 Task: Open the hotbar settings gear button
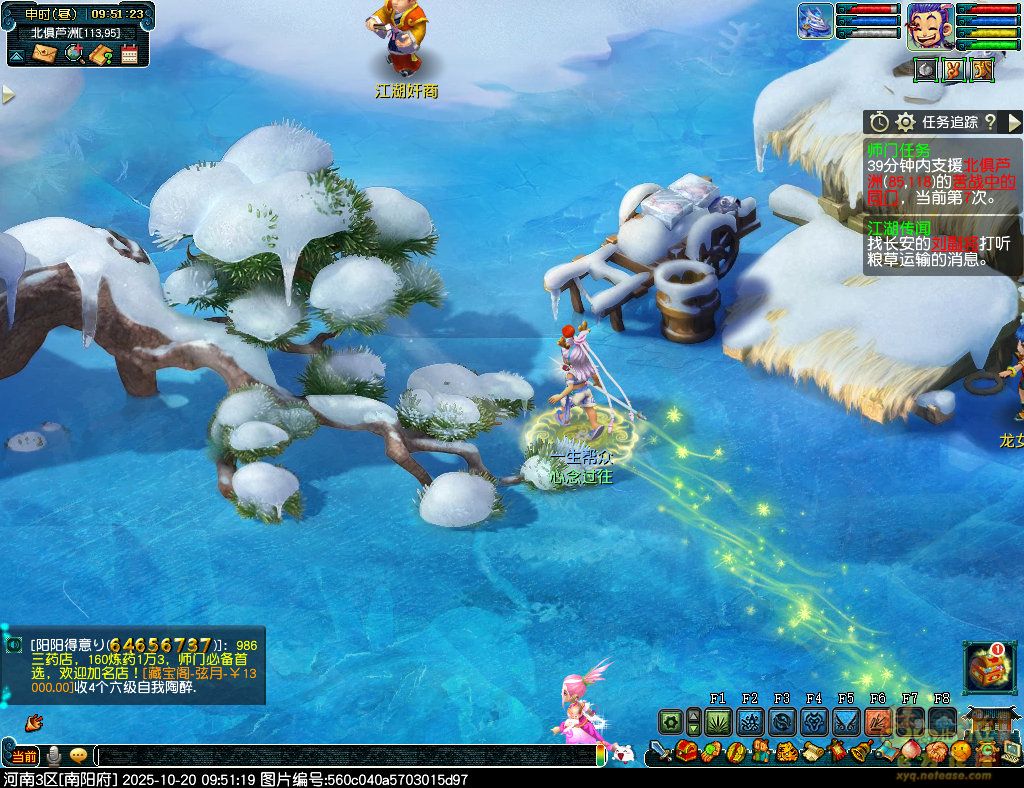tap(670, 721)
